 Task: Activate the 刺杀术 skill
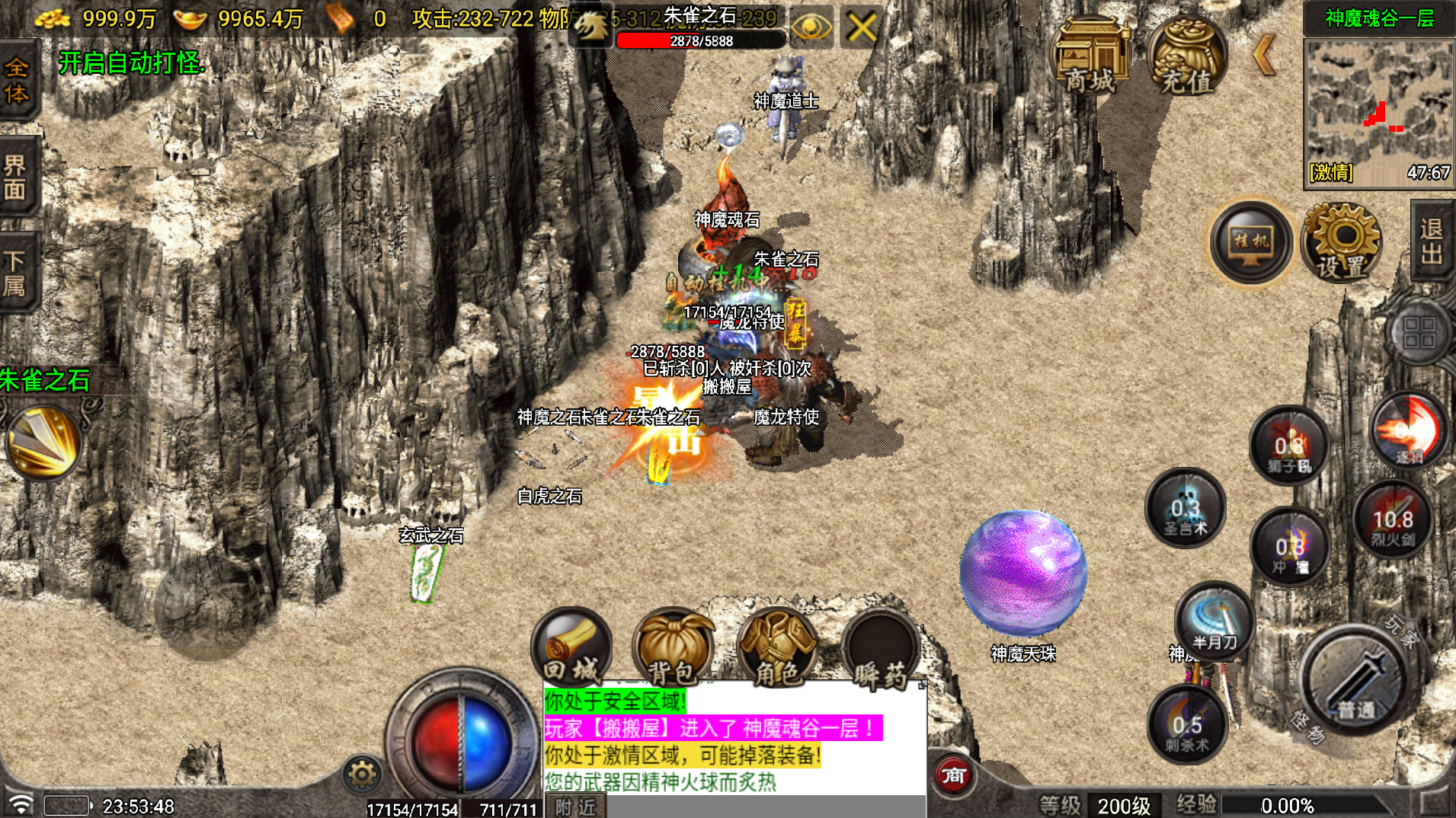click(x=1186, y=725)
